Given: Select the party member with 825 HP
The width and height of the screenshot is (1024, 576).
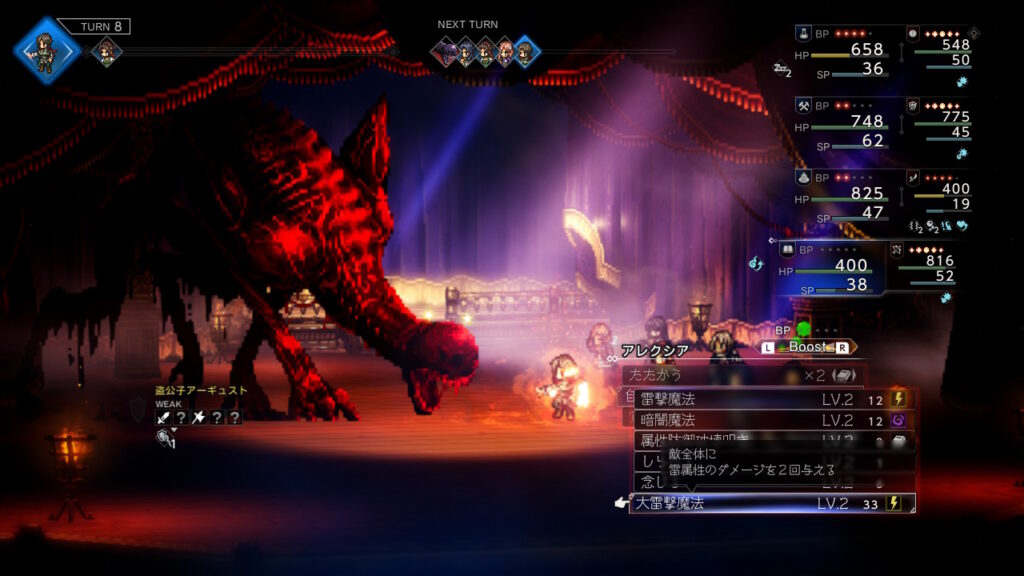Looking at the screenshot, I should 843,200.
